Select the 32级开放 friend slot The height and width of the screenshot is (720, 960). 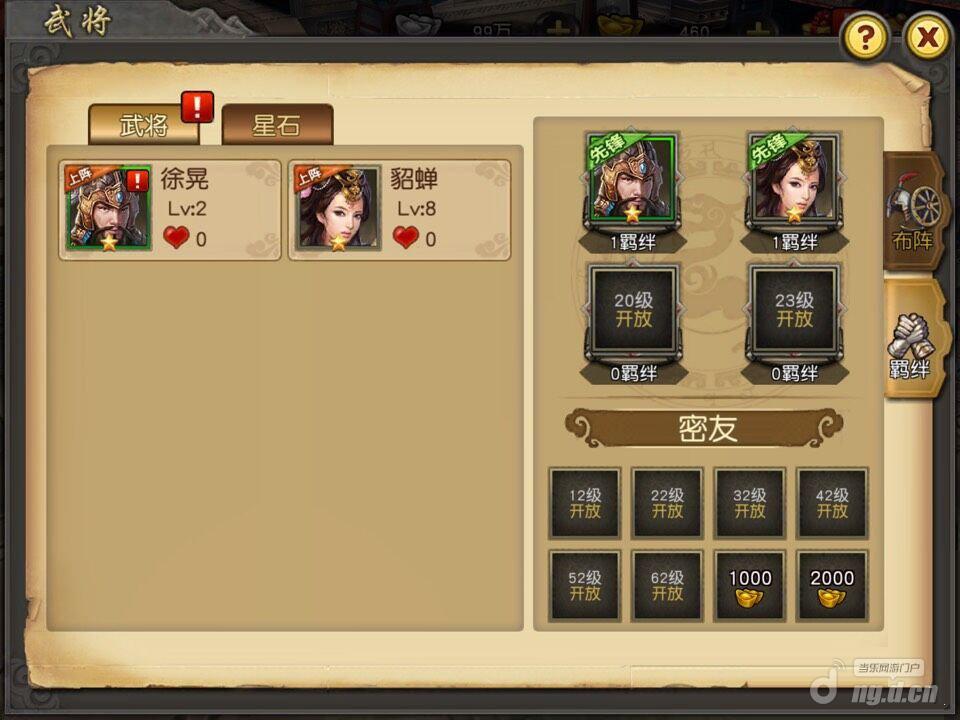click(x=750, y=503)
